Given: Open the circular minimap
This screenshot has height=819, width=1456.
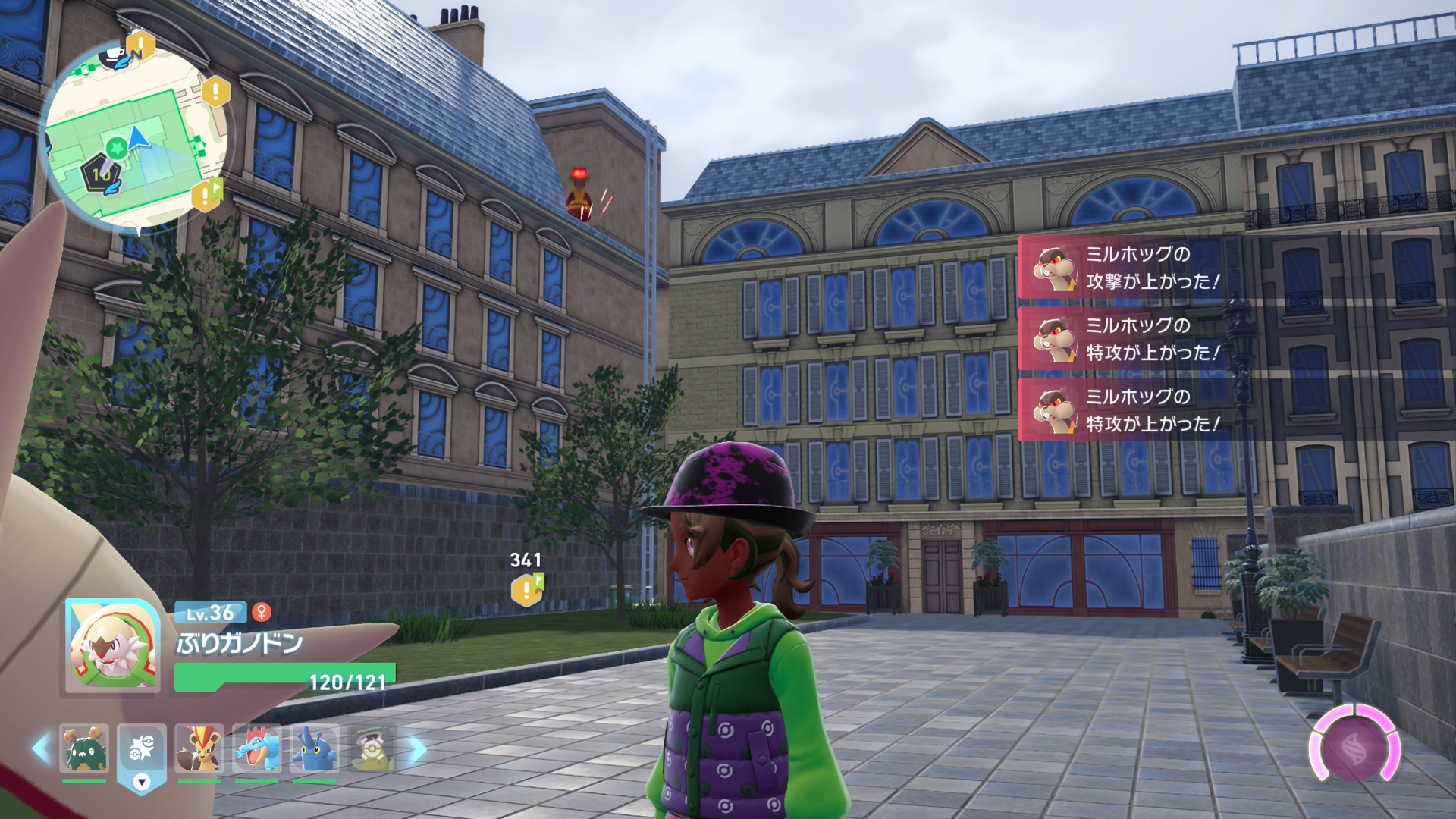Looking at the screenshot, I should tap(135, 135).
